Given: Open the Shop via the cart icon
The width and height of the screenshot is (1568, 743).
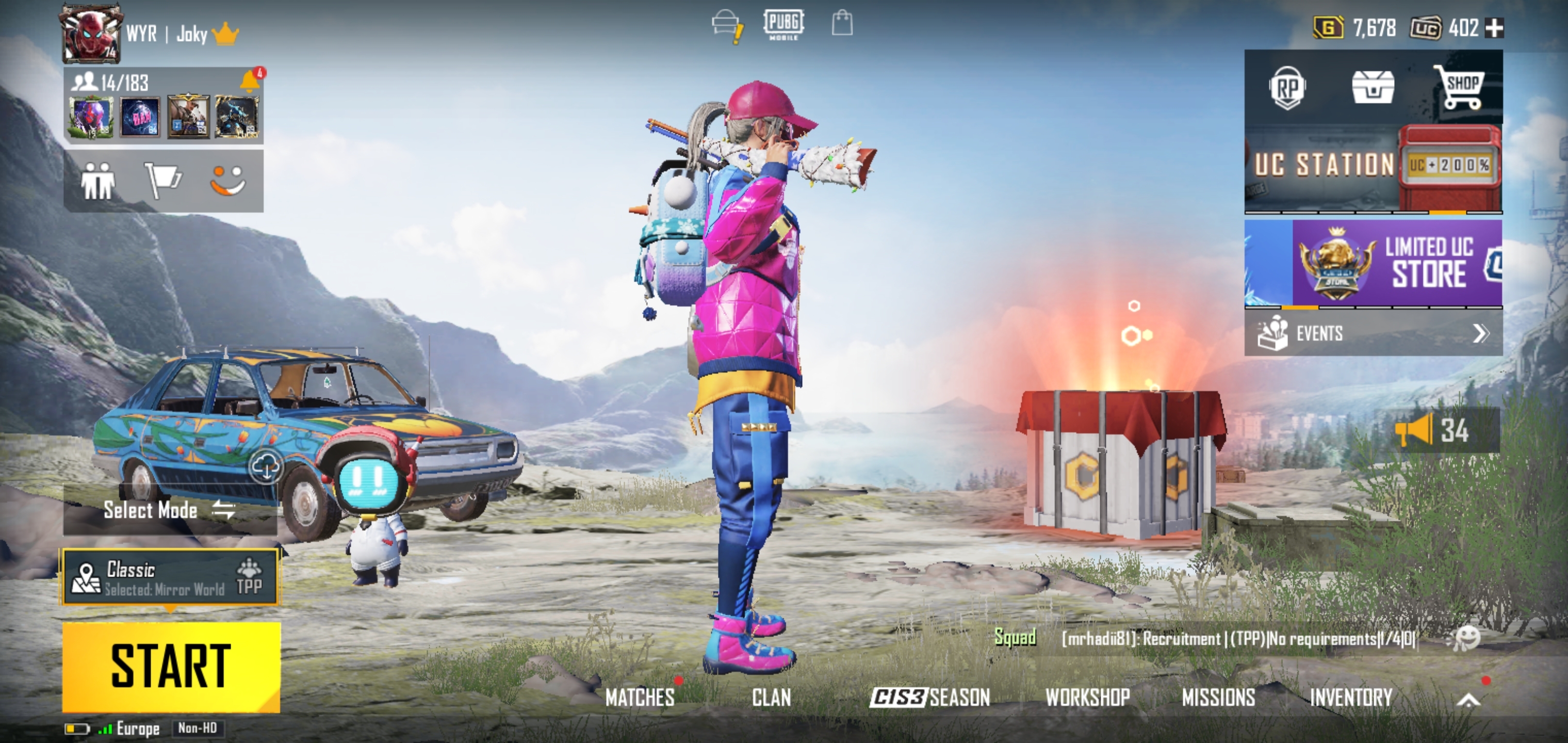Looking at the screenshot, I should [1463, 87].
